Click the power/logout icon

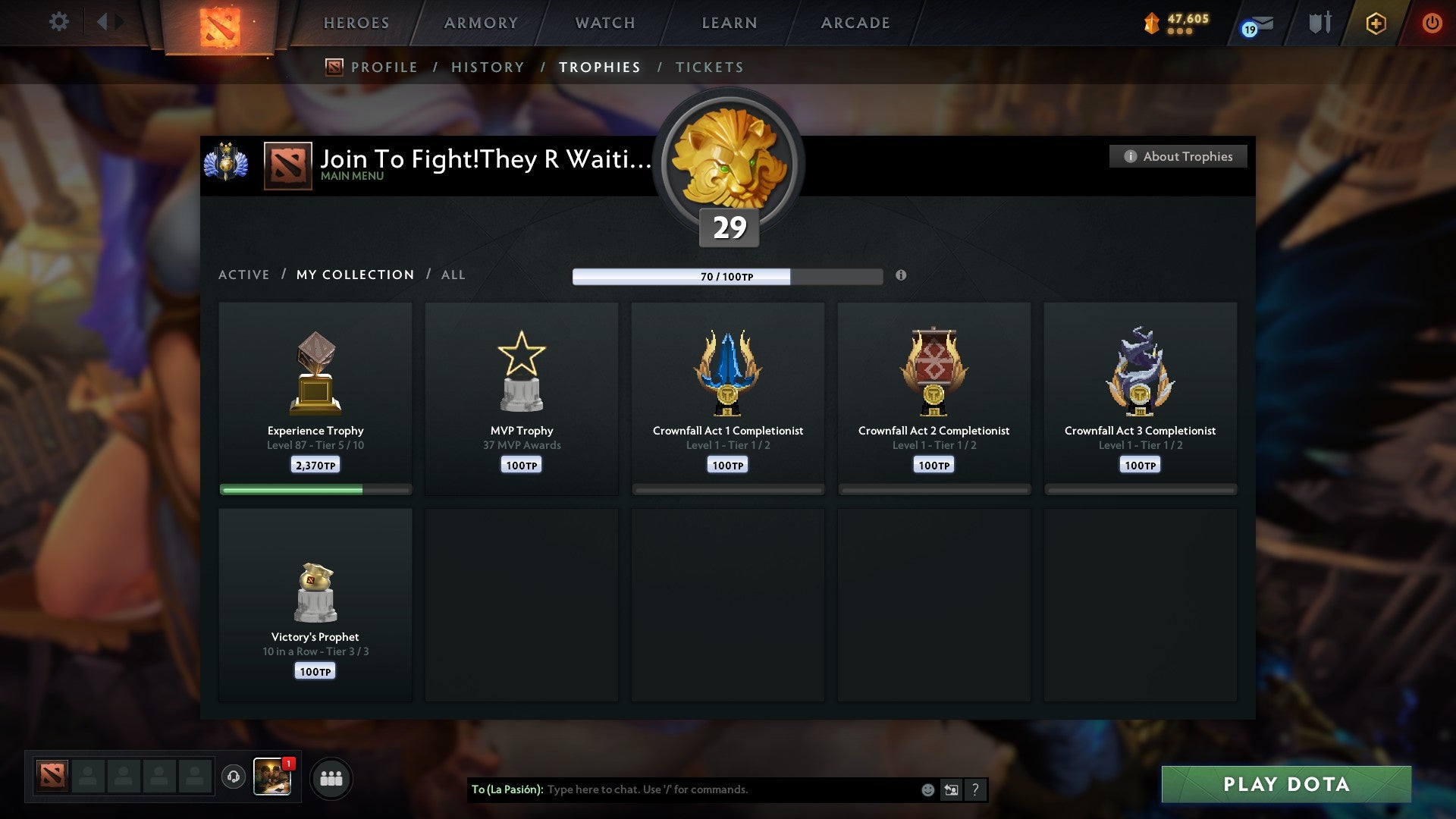pyautogui.click(x=1433, y=24)
